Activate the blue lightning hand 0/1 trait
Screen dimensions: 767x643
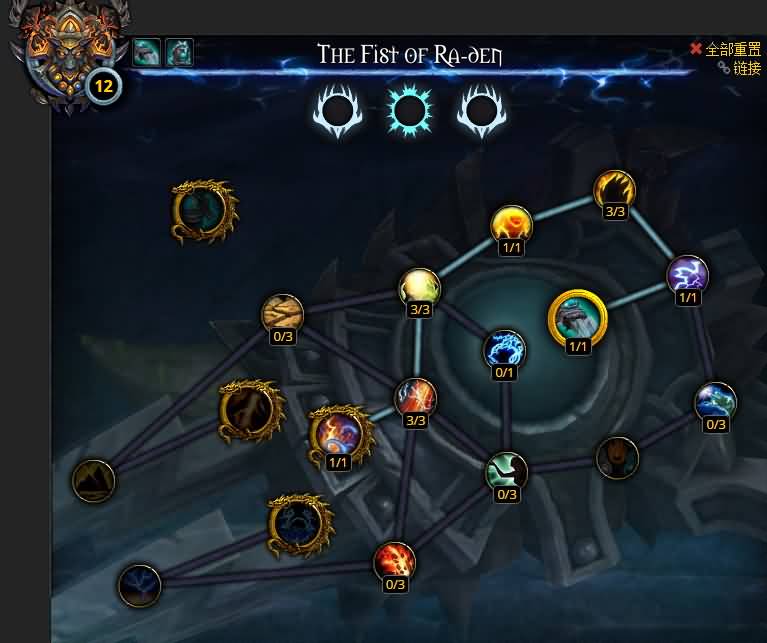[504, 350]
